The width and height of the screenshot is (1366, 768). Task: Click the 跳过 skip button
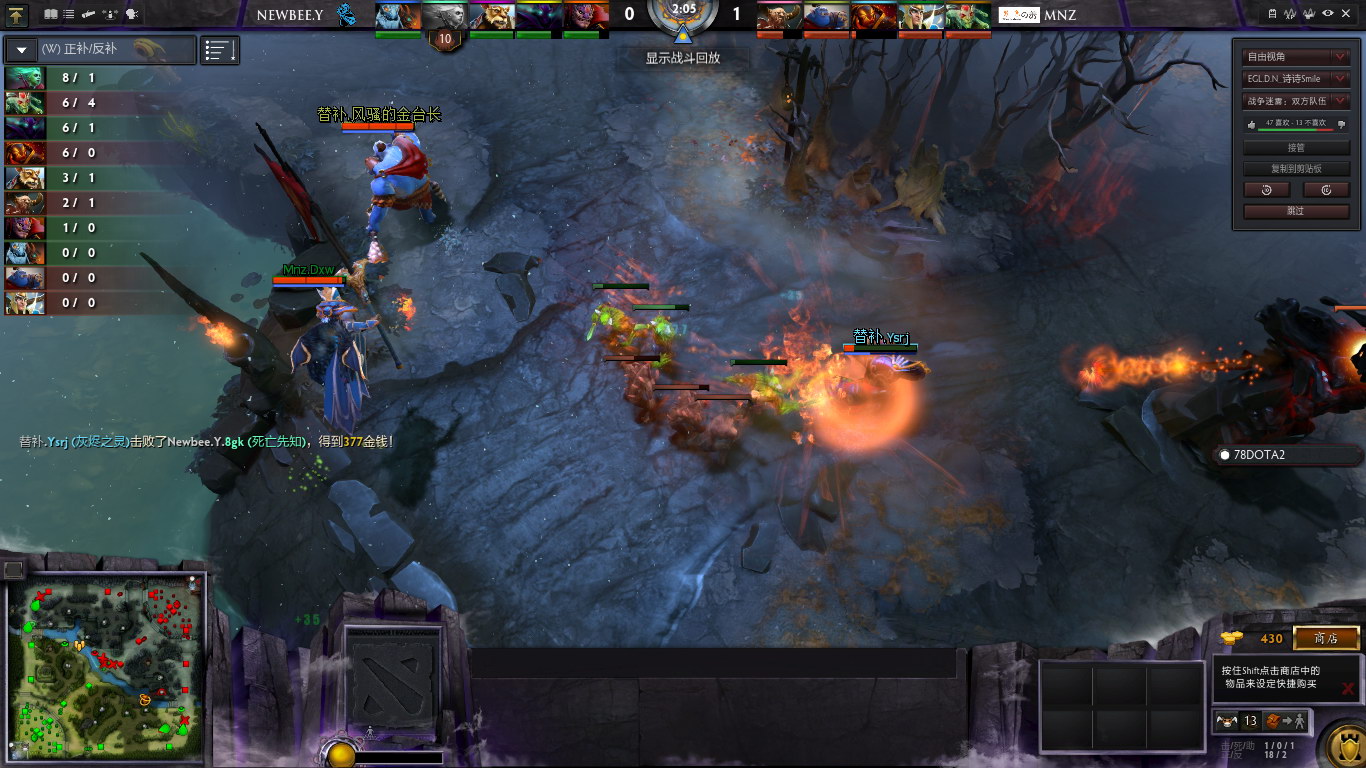[1296, 211]
